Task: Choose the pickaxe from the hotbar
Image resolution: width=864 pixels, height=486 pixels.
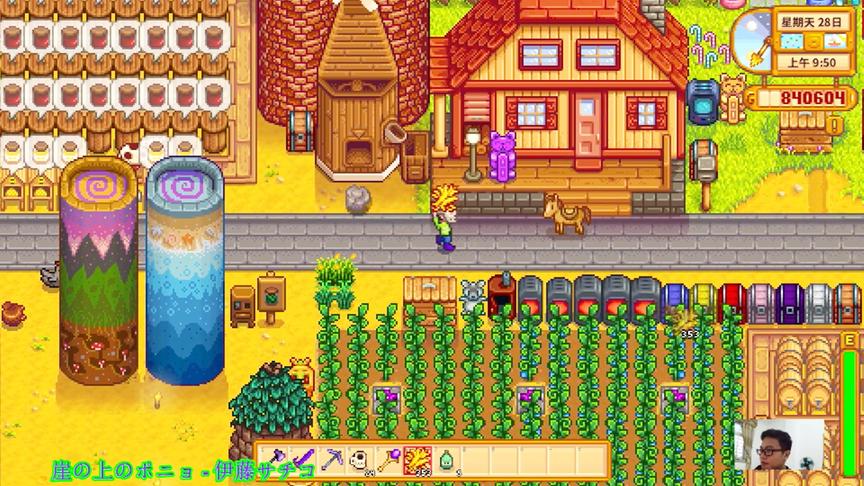Action: pos(331,459)
